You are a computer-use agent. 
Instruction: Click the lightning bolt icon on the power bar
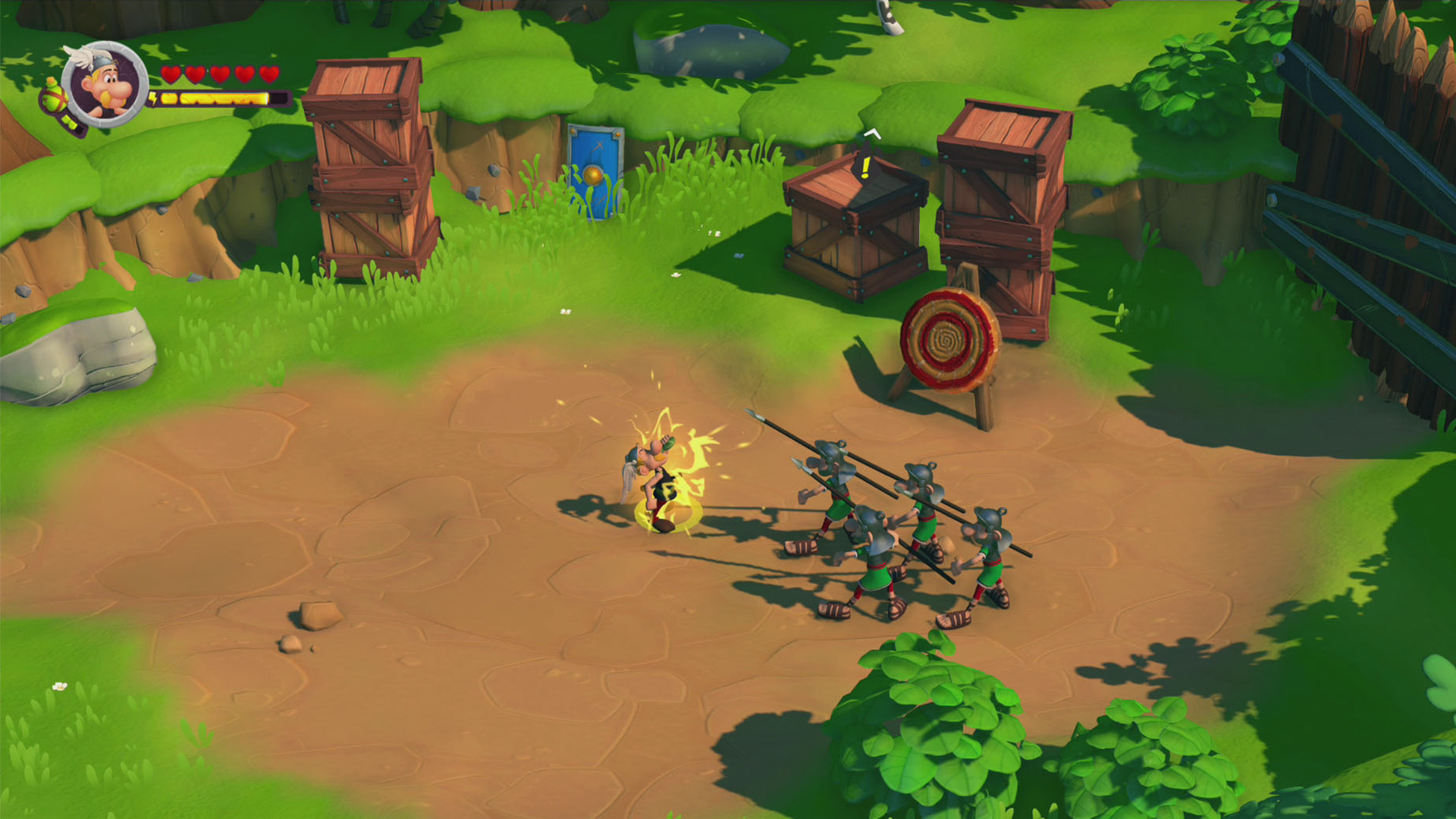coord(154,99)
